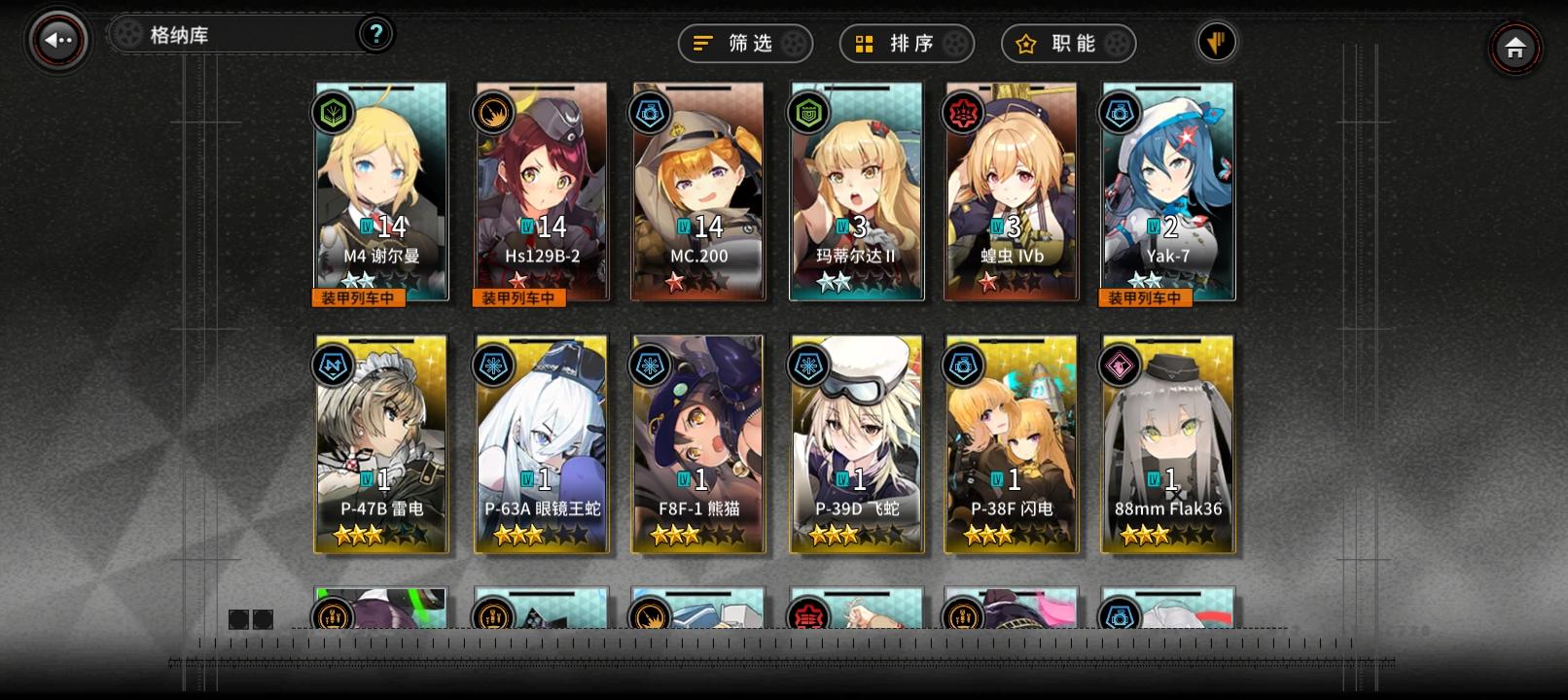The width and height of the screenshot is (1568, 700).
Task: Open the 筛选 filter panel
Action: (744, 43)
